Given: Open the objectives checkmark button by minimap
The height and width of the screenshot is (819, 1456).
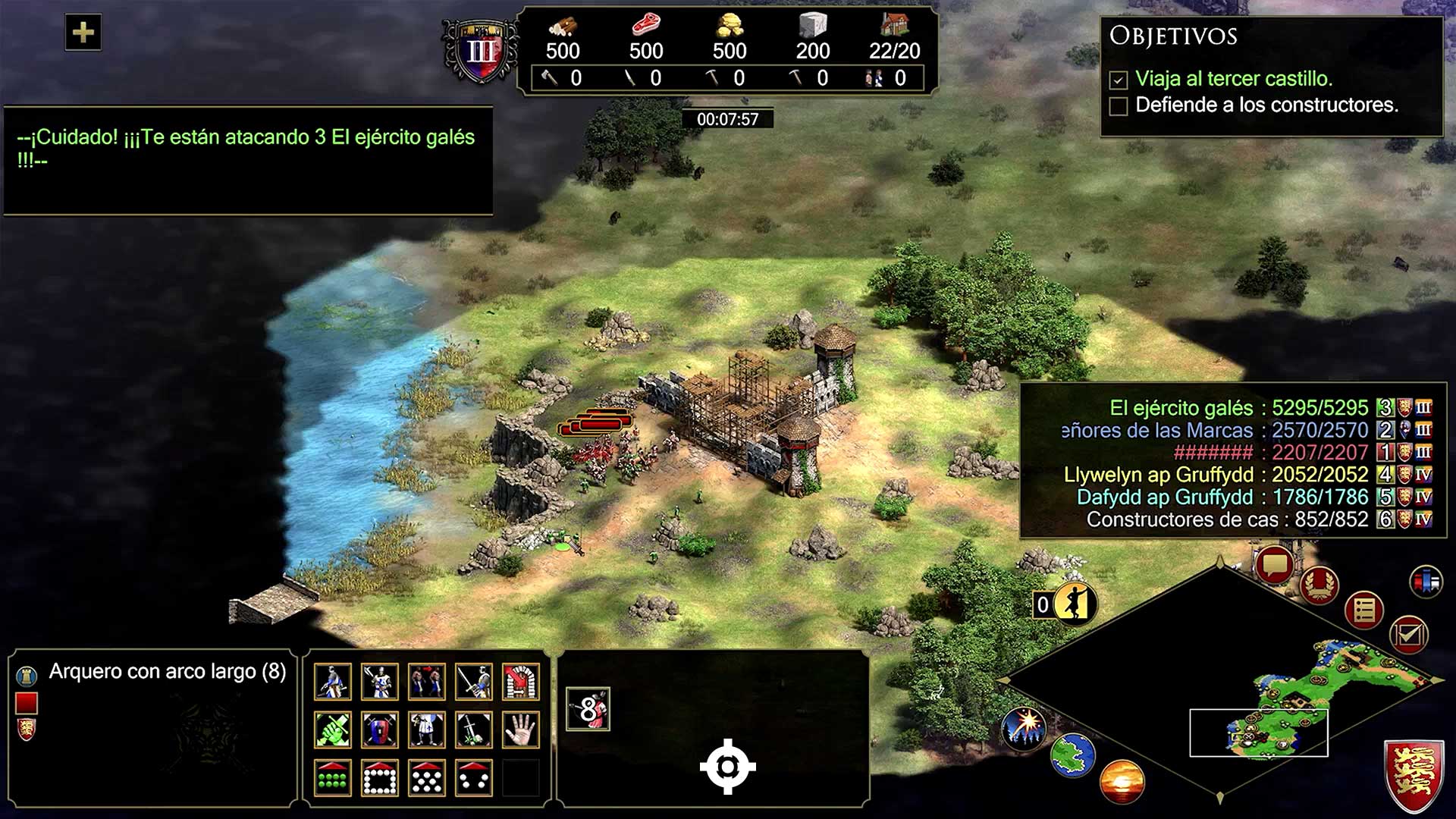Looking at the screenshot, I should [x=1409, y=634].
